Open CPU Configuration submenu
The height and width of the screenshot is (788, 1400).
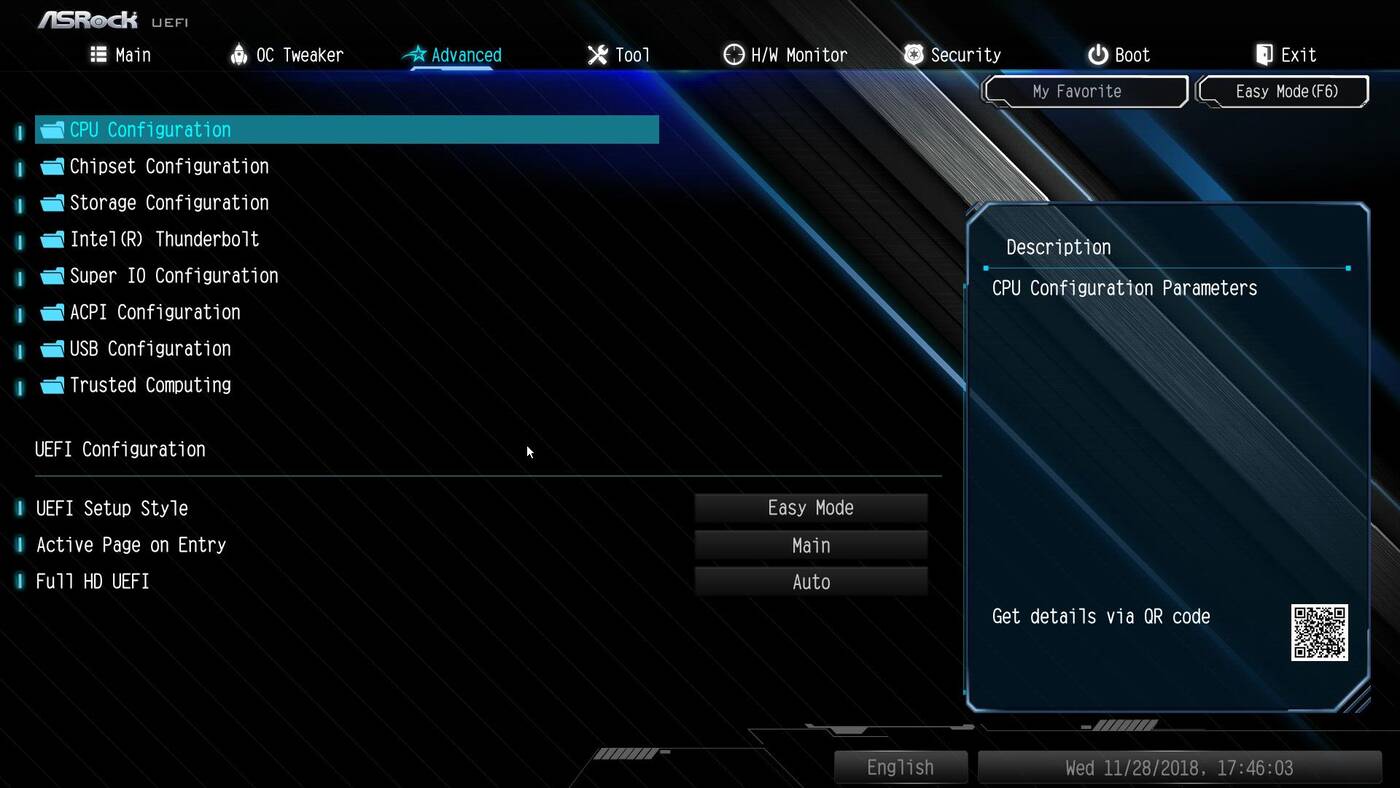[x=150, y=130]
